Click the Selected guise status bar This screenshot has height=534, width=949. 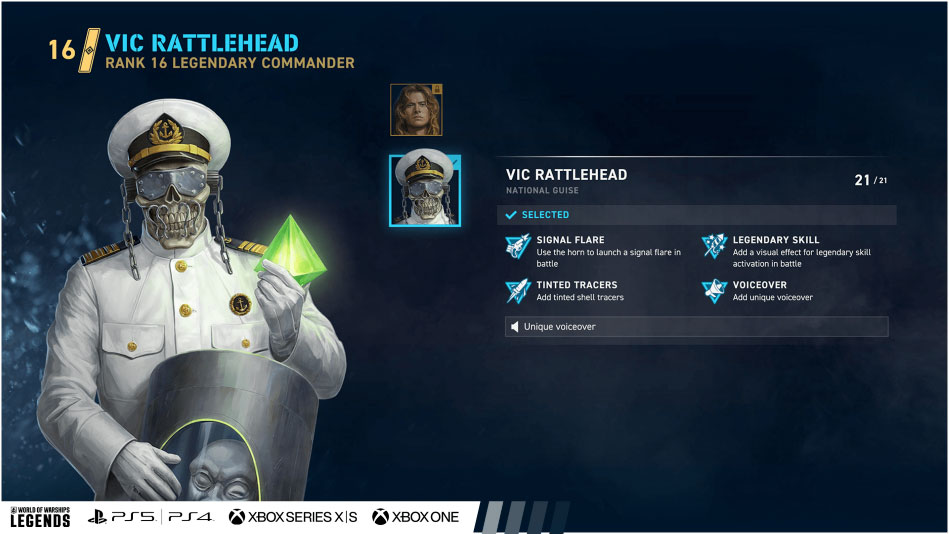(x=696, y=215)
